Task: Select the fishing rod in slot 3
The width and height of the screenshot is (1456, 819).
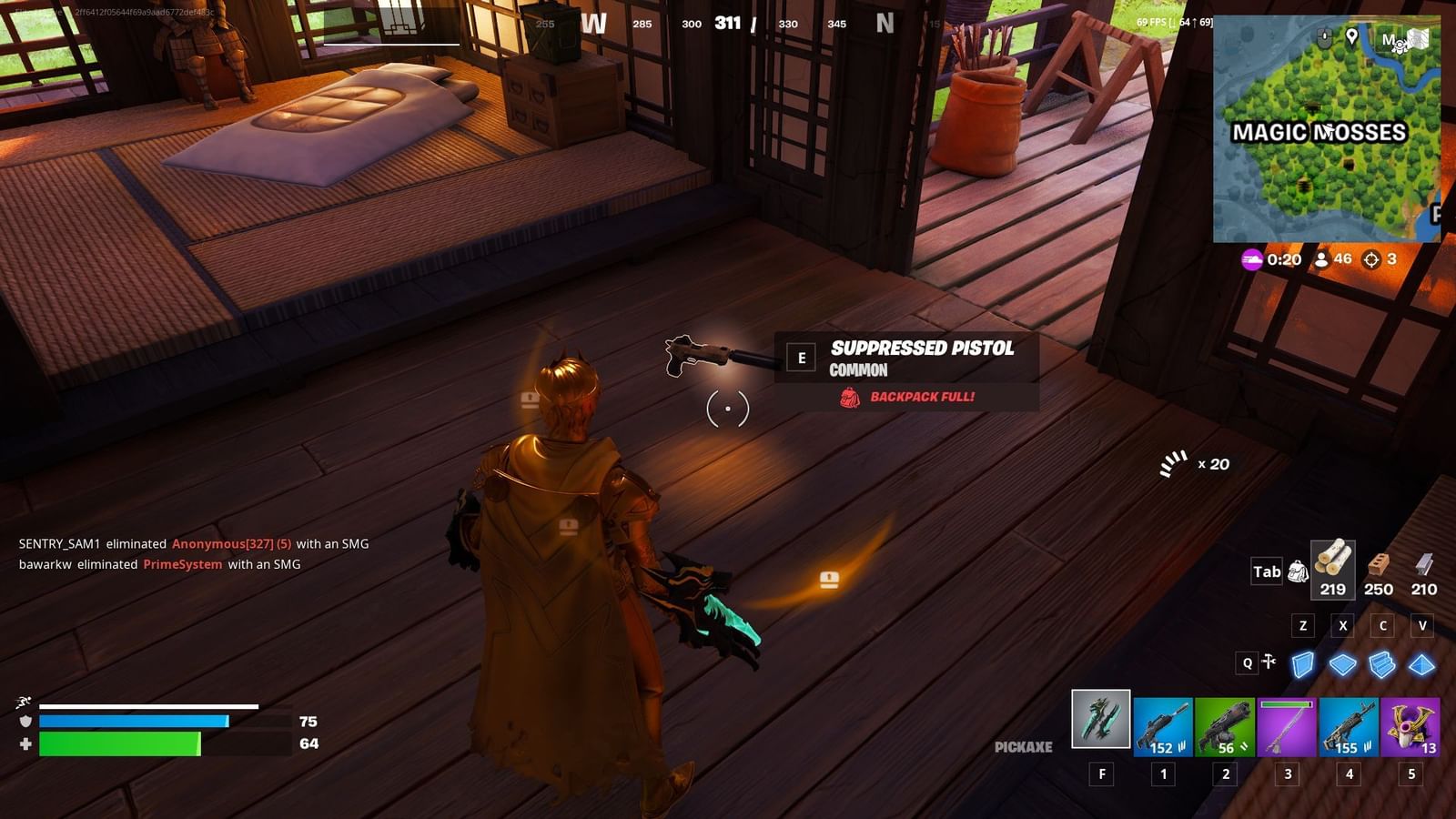Action: click(x=1285, y=728)
